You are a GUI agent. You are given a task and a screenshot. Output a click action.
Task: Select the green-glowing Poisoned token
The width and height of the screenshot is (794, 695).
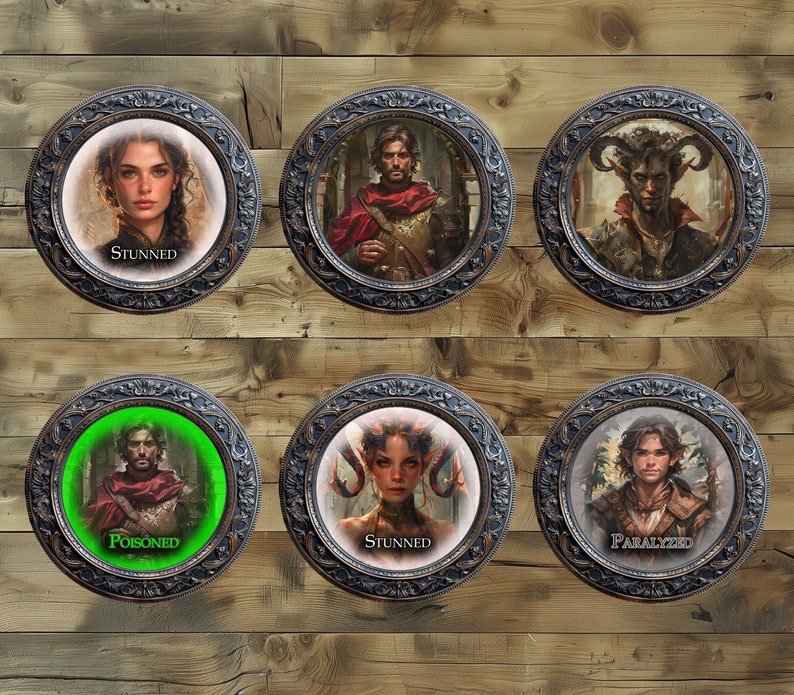pyautogui.click(x=143, y=488)
